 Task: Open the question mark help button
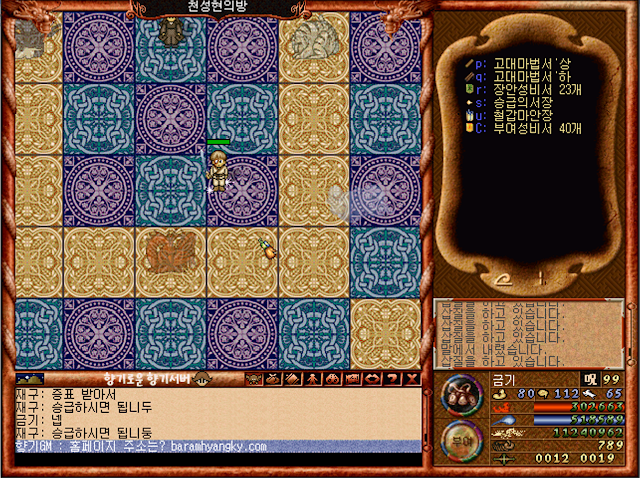(392, 379)
